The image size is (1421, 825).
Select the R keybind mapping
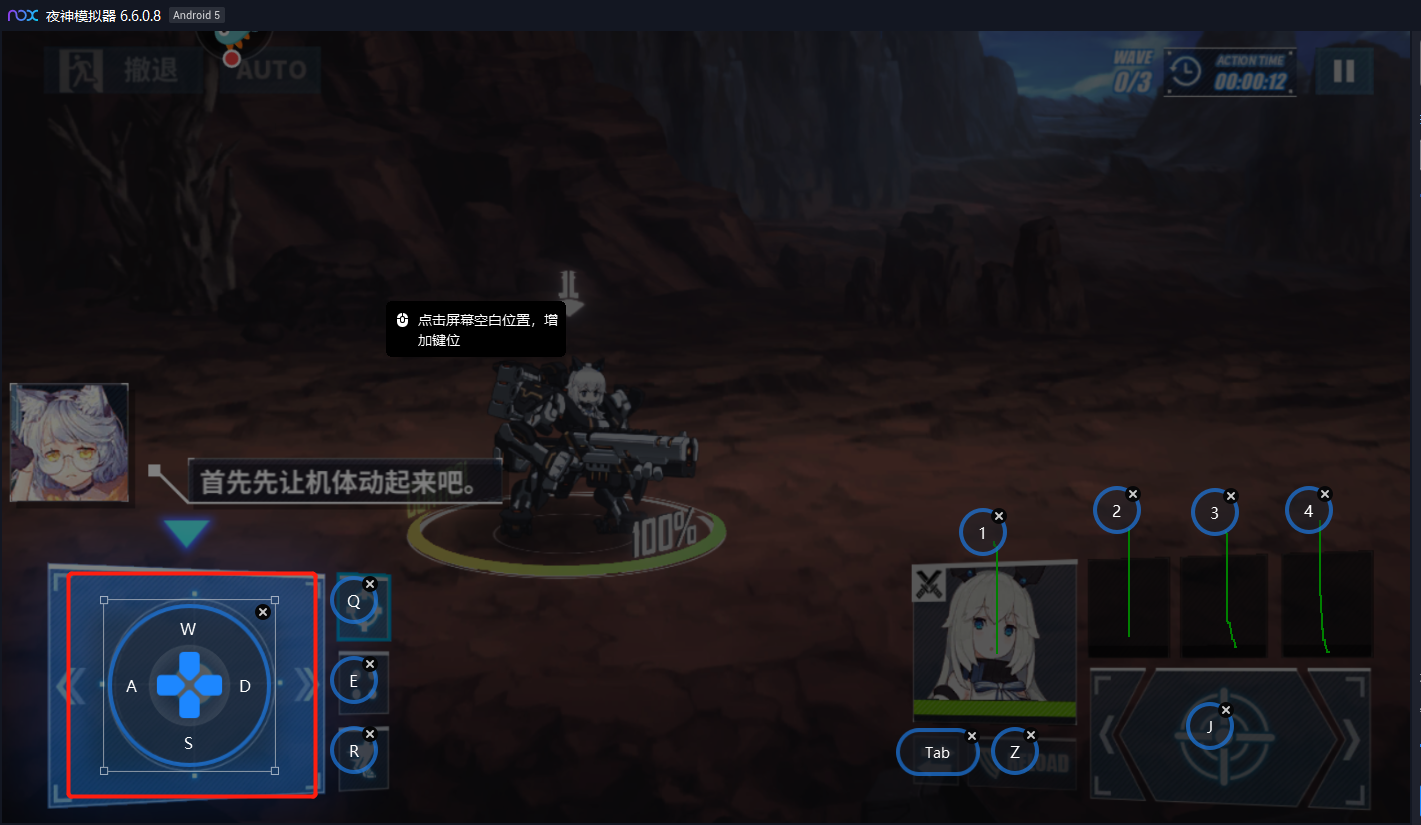tap(353, 751)
